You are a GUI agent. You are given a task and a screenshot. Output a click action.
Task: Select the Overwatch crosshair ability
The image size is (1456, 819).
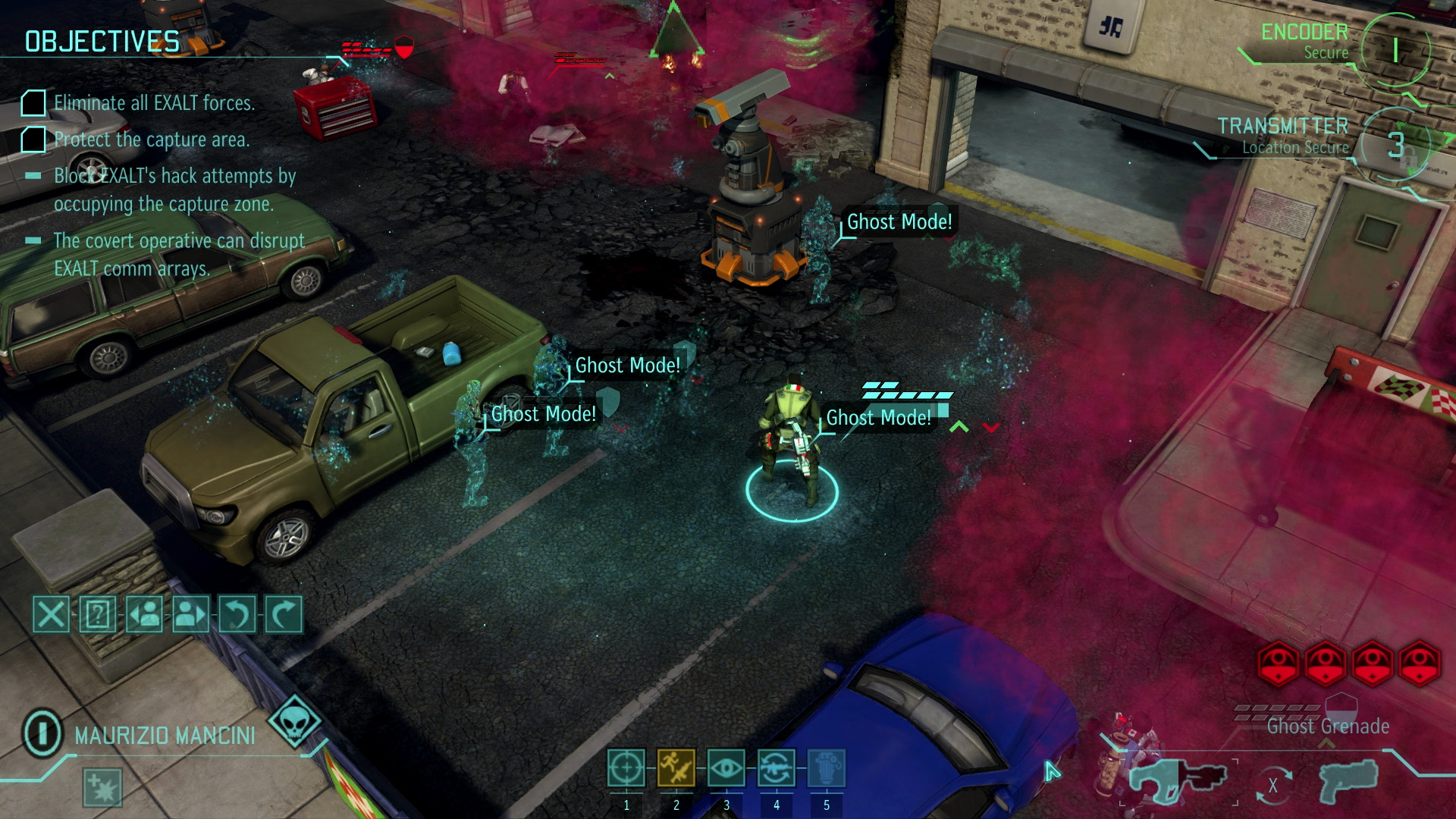(x=626, y=768)
